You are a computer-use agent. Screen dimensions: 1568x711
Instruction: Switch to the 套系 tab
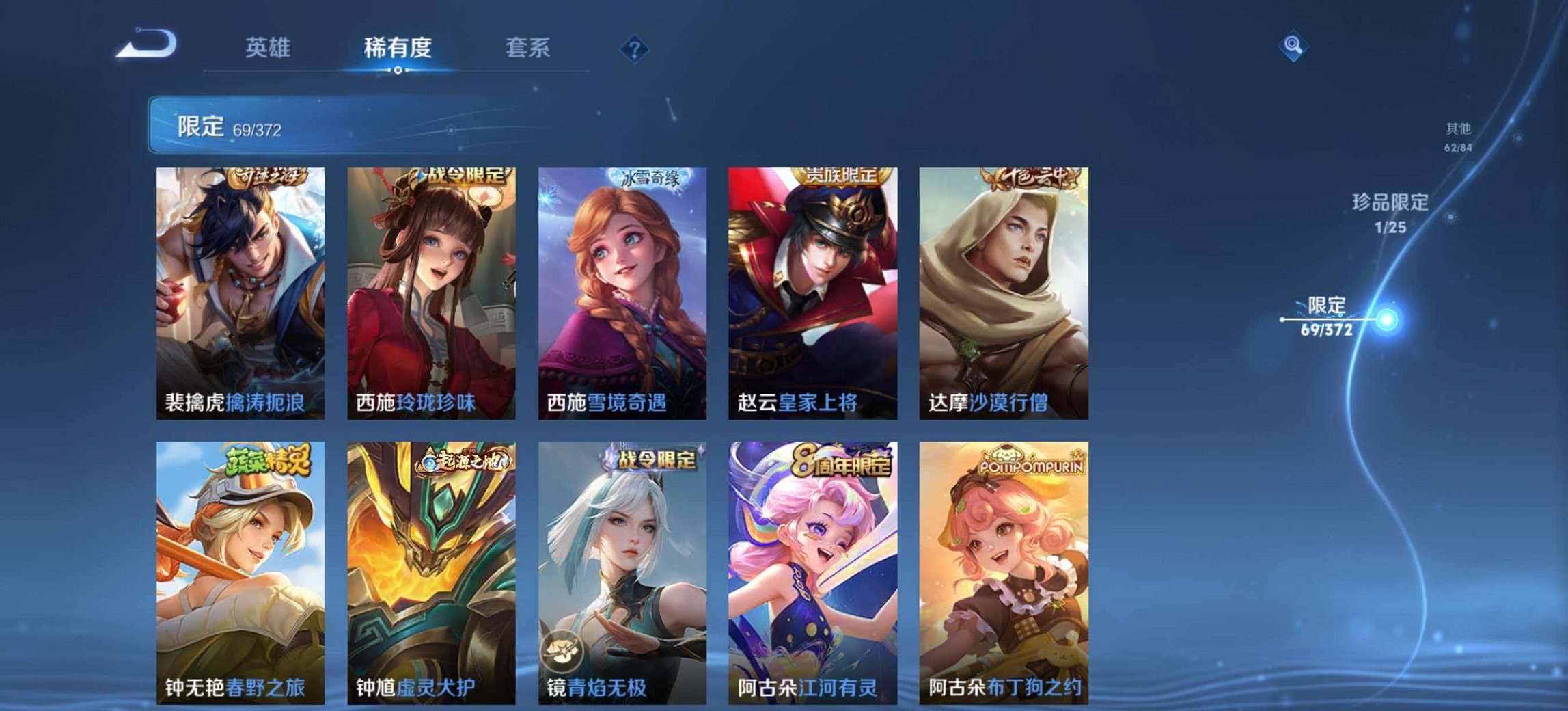(528, 48)
